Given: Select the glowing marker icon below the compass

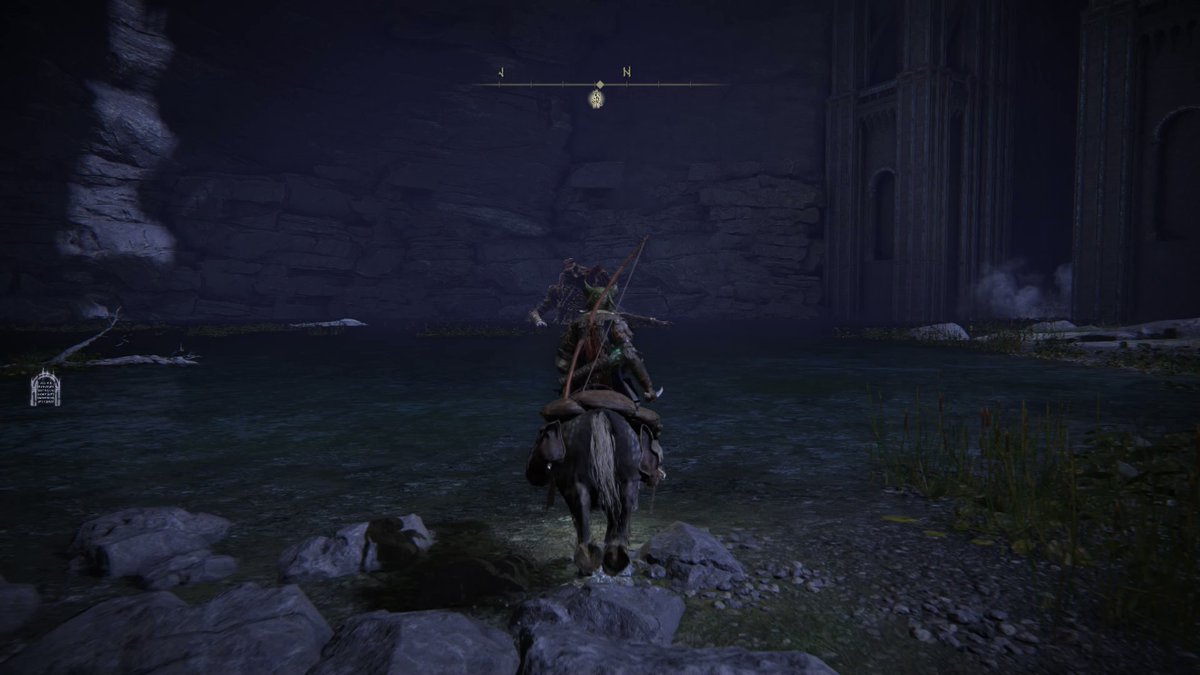Looking at the screenshot, I should click(597, 99).
